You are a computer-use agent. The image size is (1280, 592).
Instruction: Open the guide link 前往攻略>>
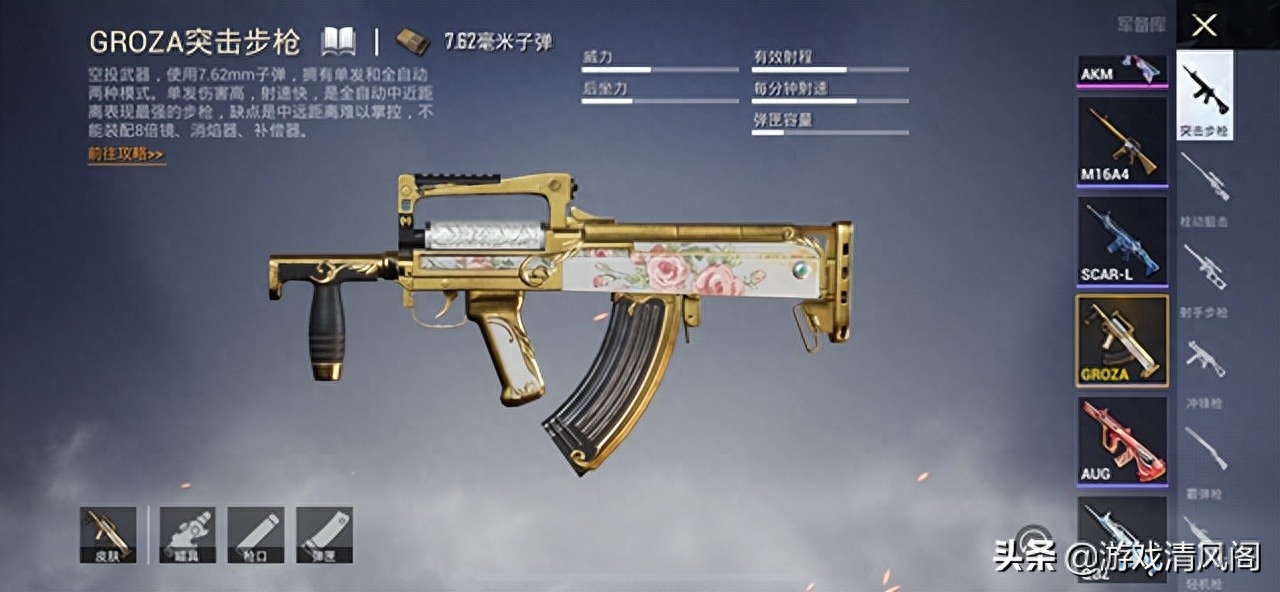(x=125, y=154)
